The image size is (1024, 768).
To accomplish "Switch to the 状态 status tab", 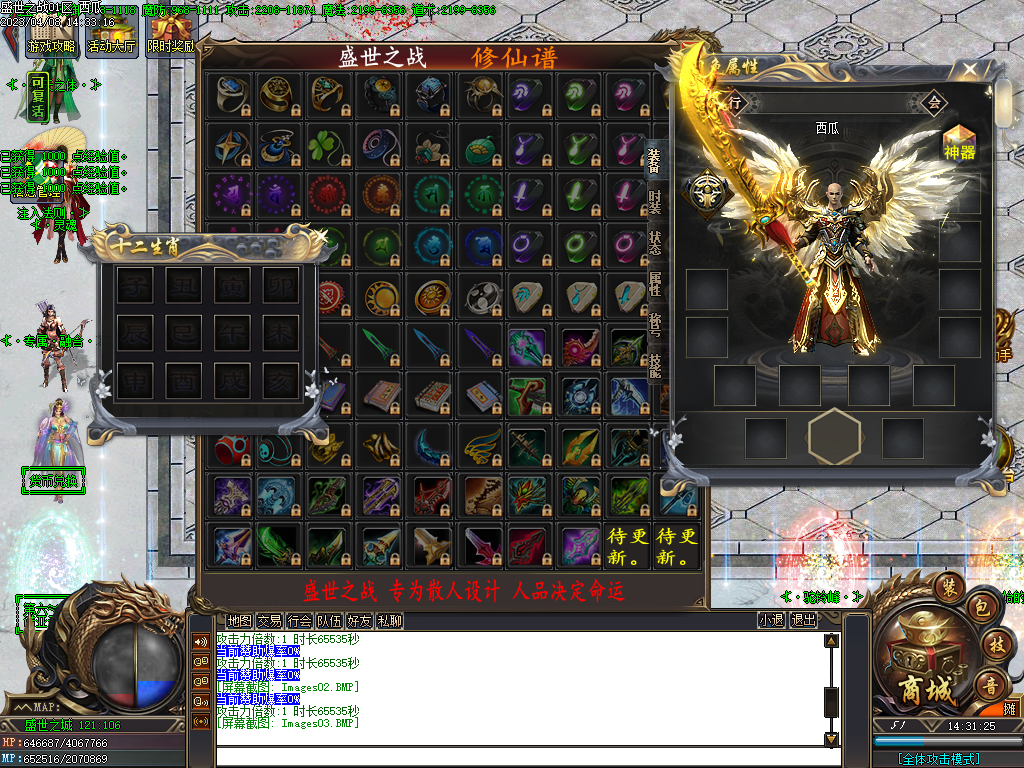I will pos(655,243).
